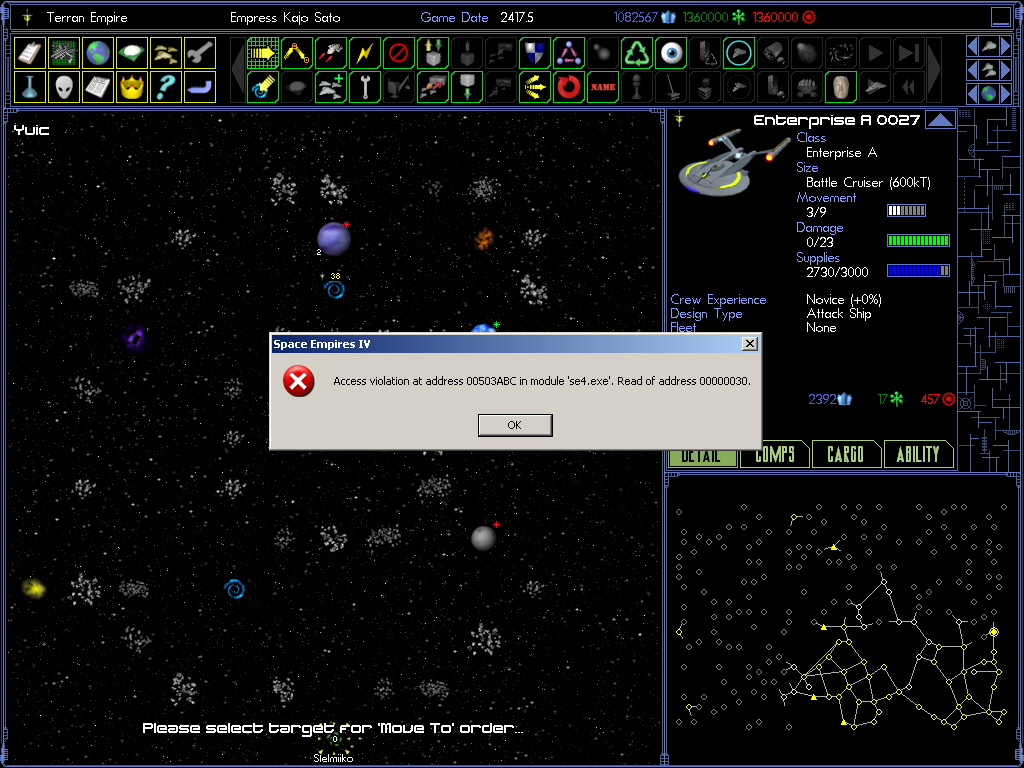The image size is (1024, 768).
Task: Click the galaxy minimap of star systems
Action: point(838,615)
